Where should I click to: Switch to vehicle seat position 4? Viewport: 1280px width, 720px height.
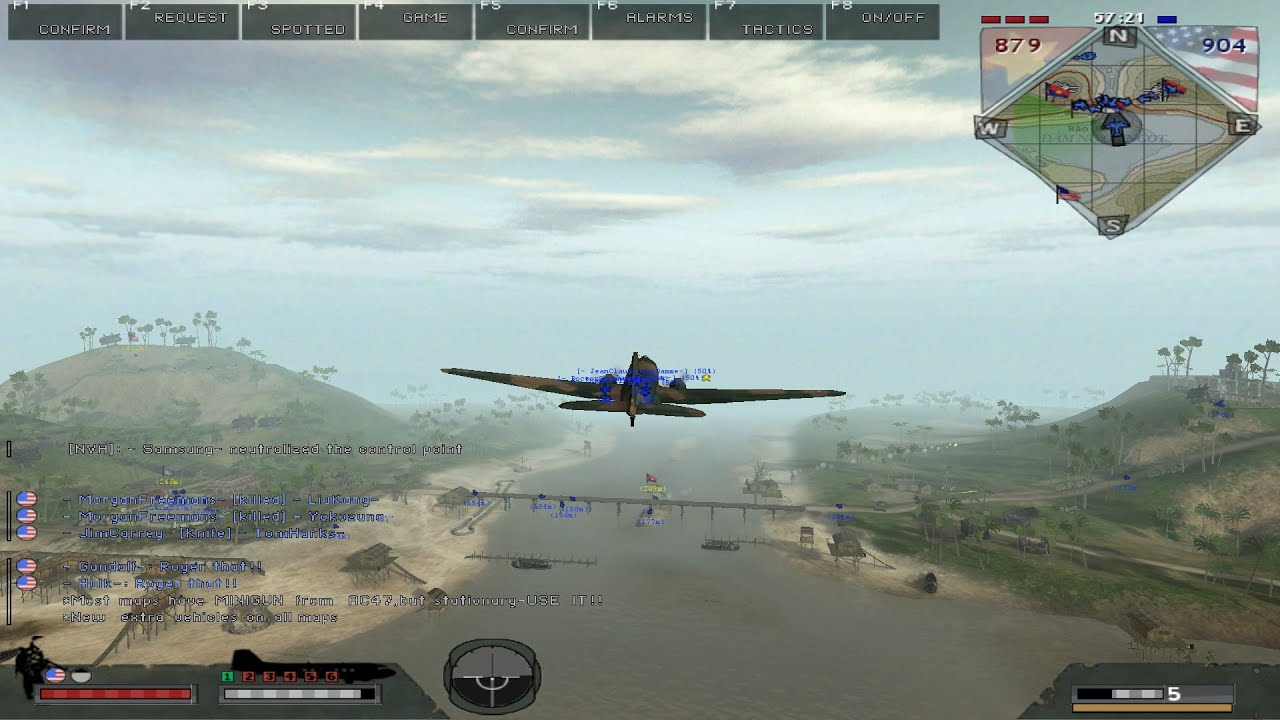[289, 677]
